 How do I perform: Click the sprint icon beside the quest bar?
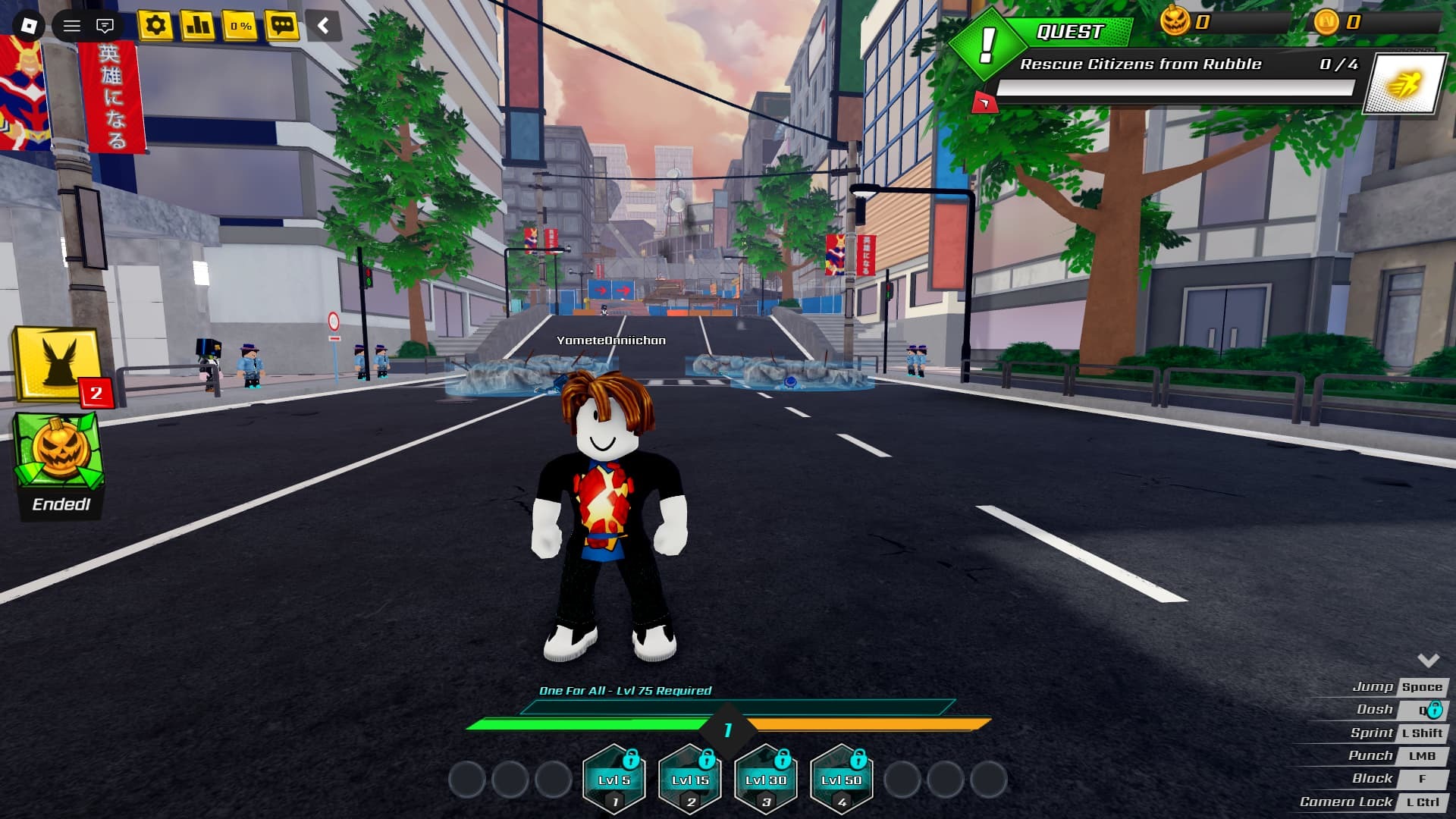point(1407,83)
